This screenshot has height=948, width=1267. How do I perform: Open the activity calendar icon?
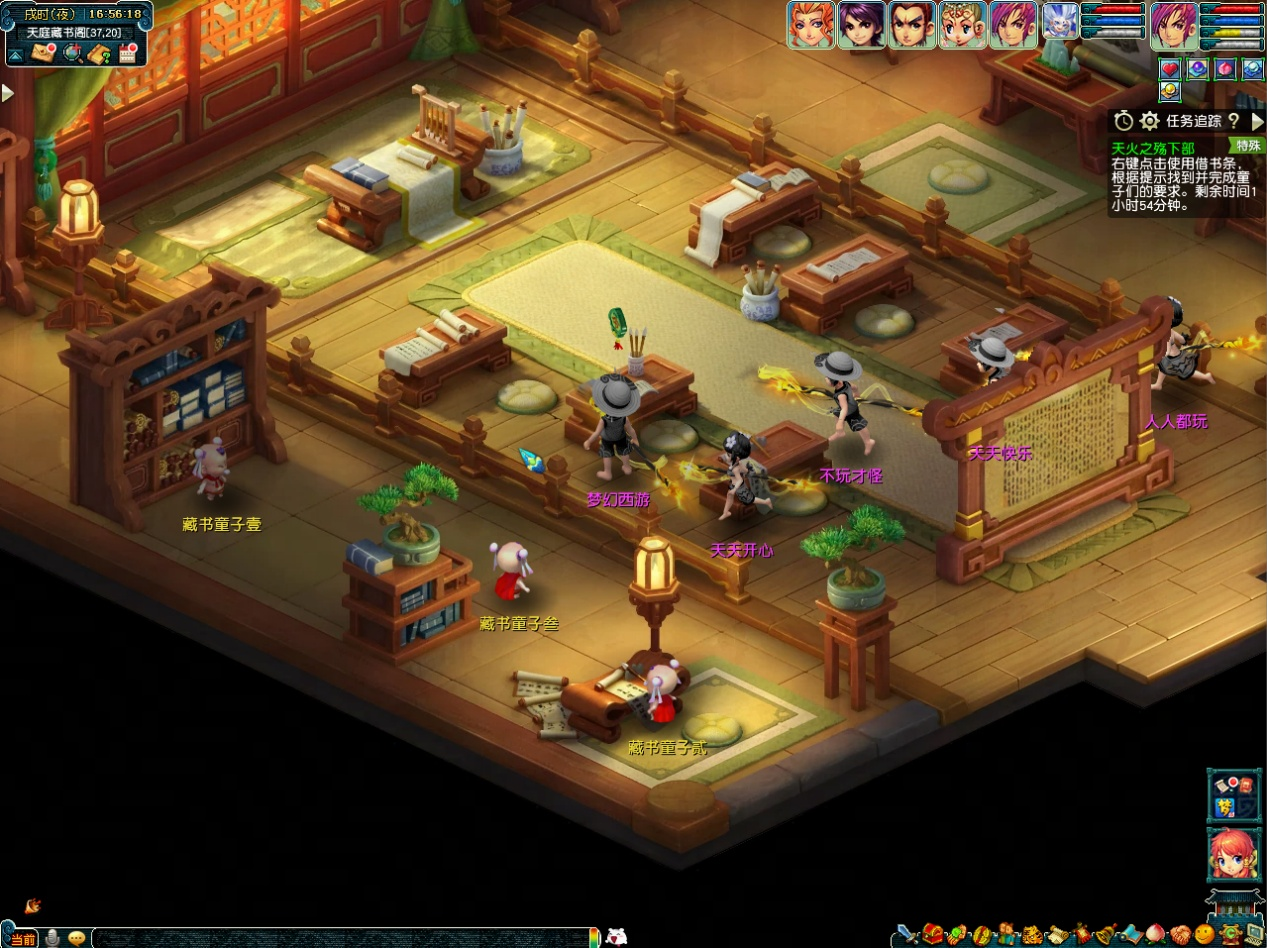(127, 54)
